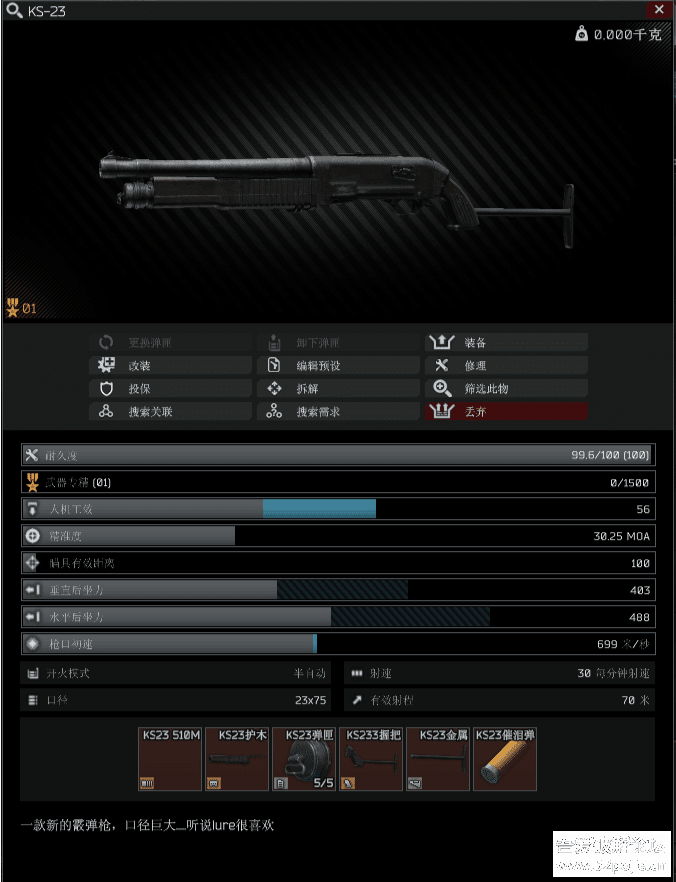Screen dimensions: 676x882
Task: Select the KS23护木 handguard slot
Action: [x=237, y=759]
